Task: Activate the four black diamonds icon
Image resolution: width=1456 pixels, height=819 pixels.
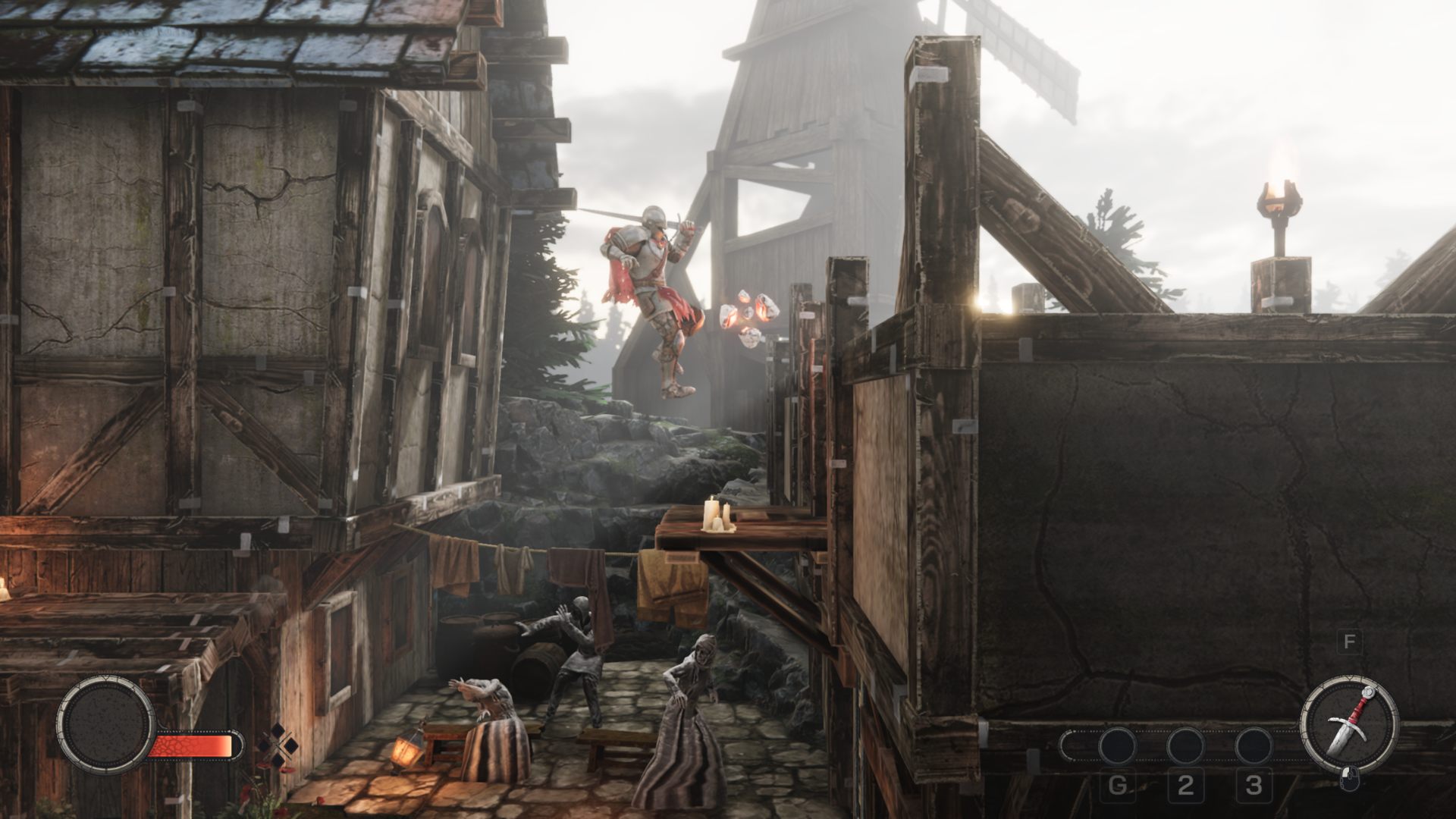Action: (x=278, y=745)
